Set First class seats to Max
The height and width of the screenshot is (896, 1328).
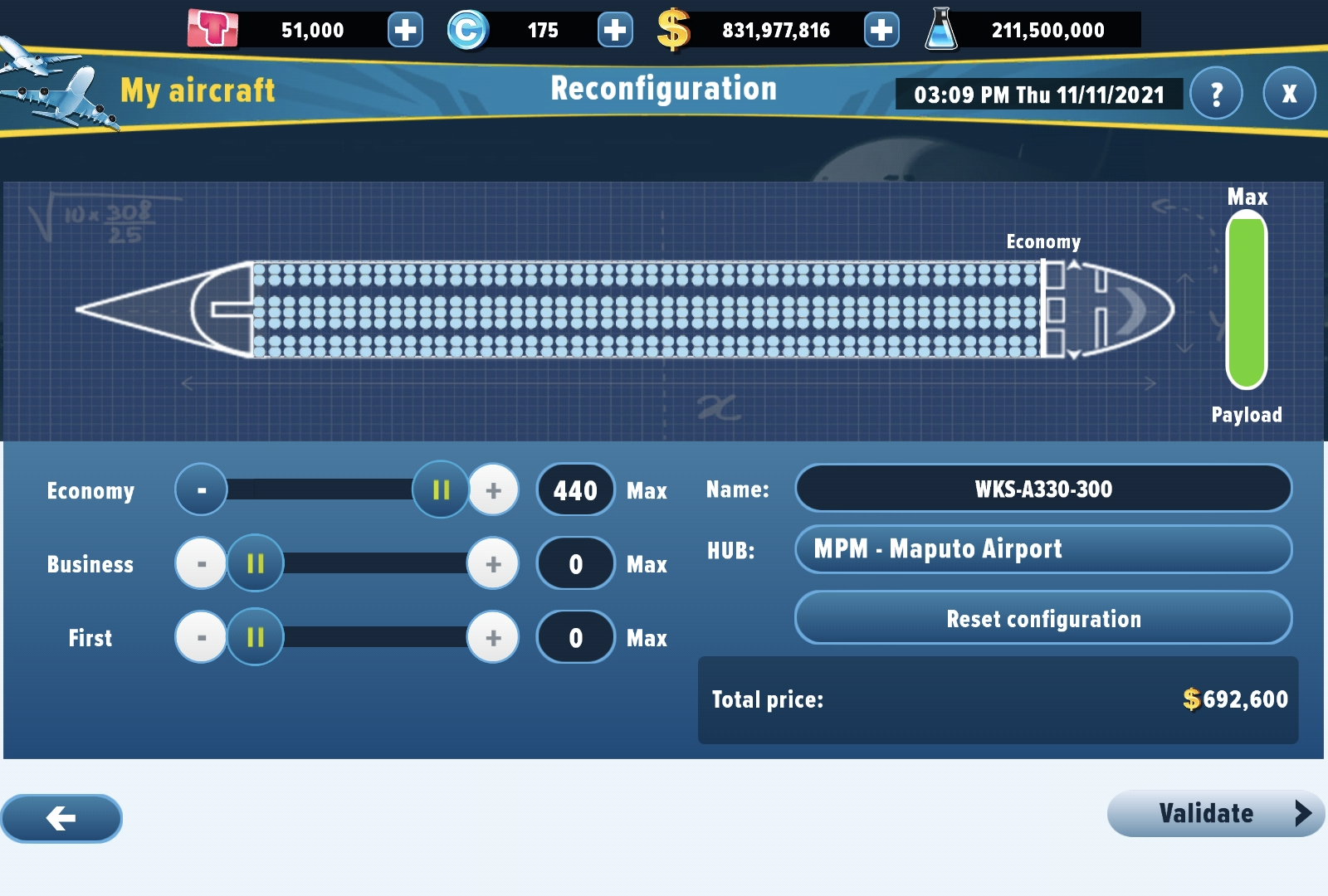pos(647,639)
